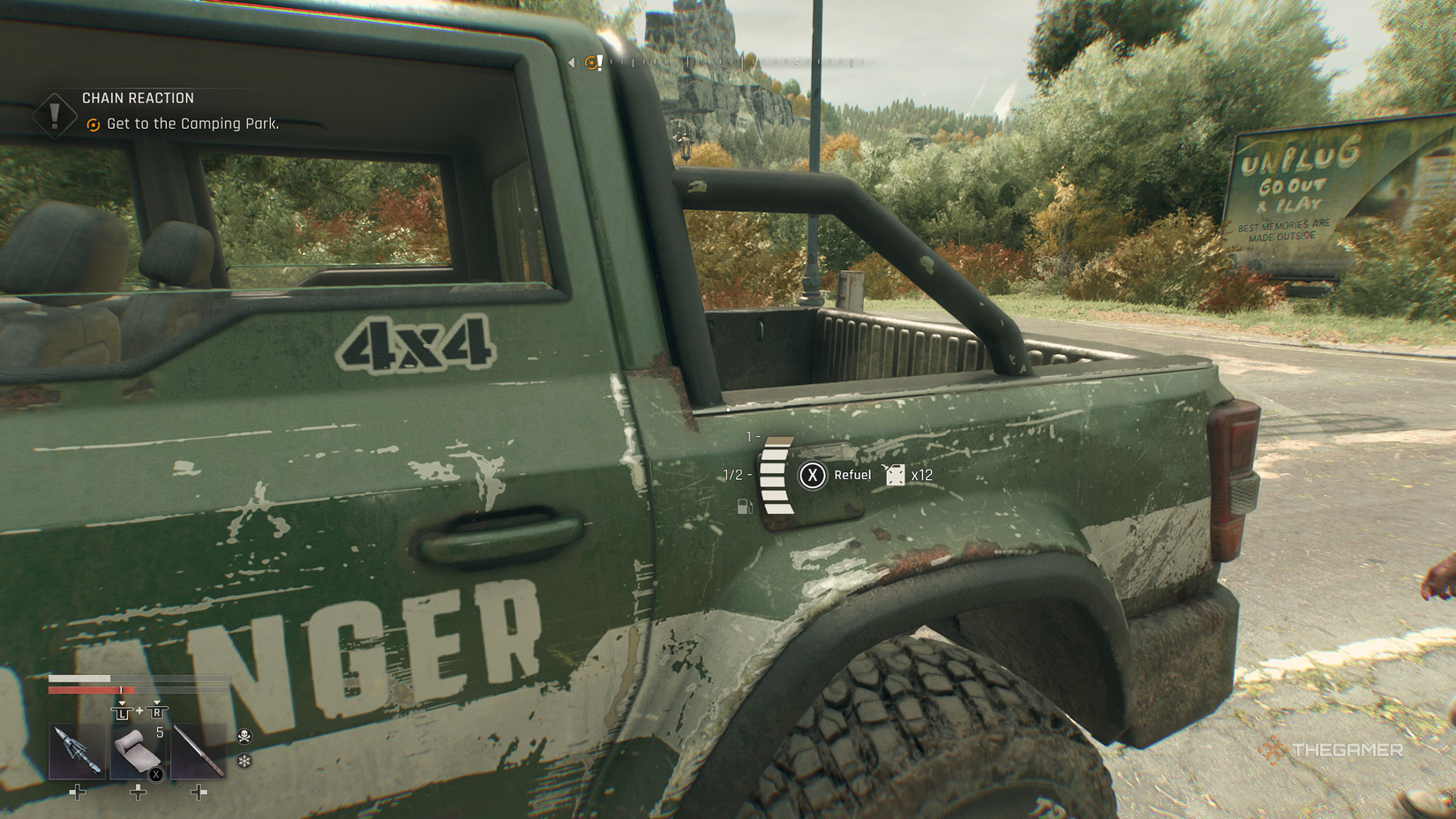This screenshot has height=819, width=1456.
Task: Click the X Refuel button prompt
Action: [x=812, y=475]
